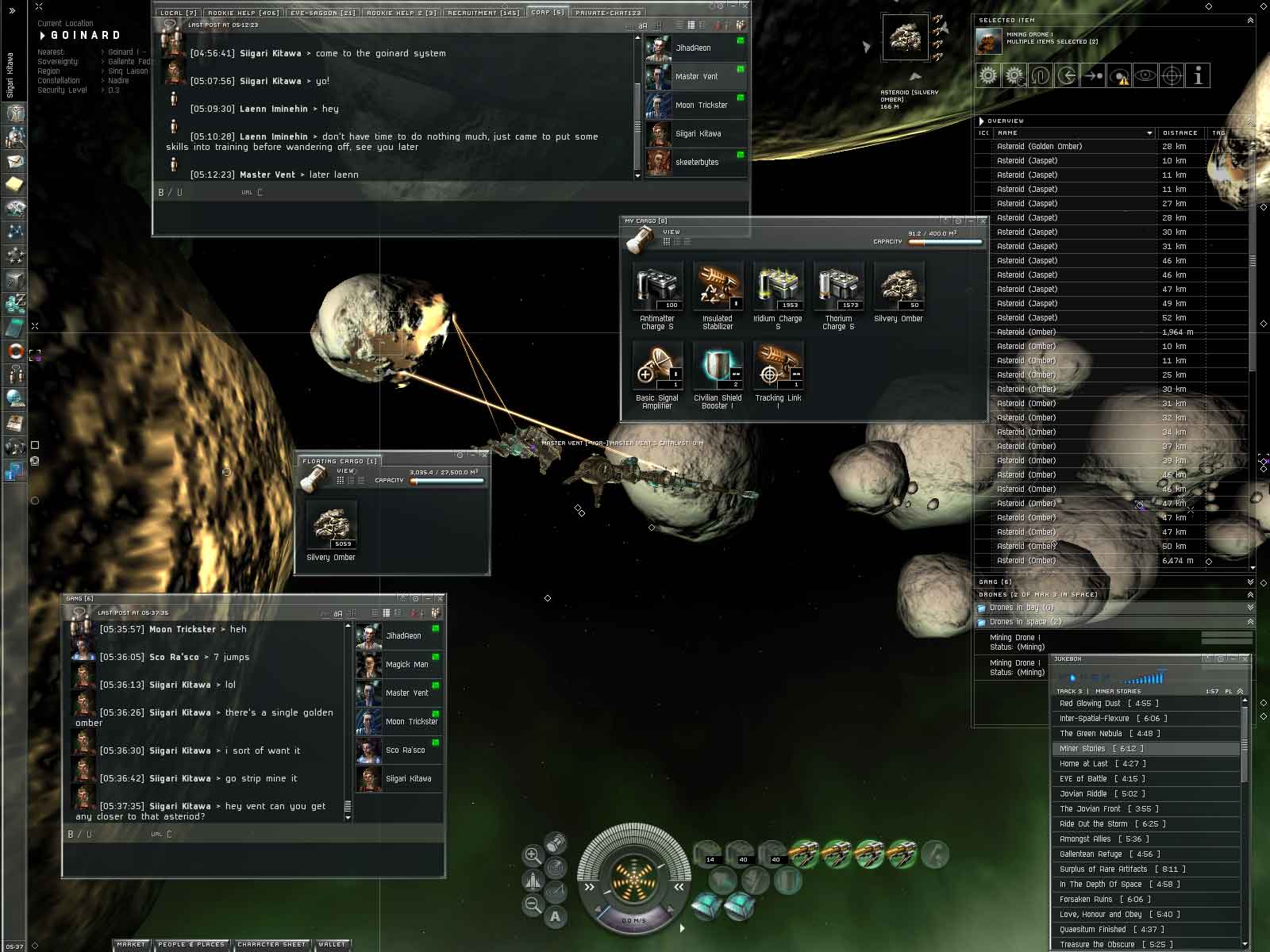Switch to the Local chat tab
The height and width of the screenshot is (952, 1270).
(177, 13)
